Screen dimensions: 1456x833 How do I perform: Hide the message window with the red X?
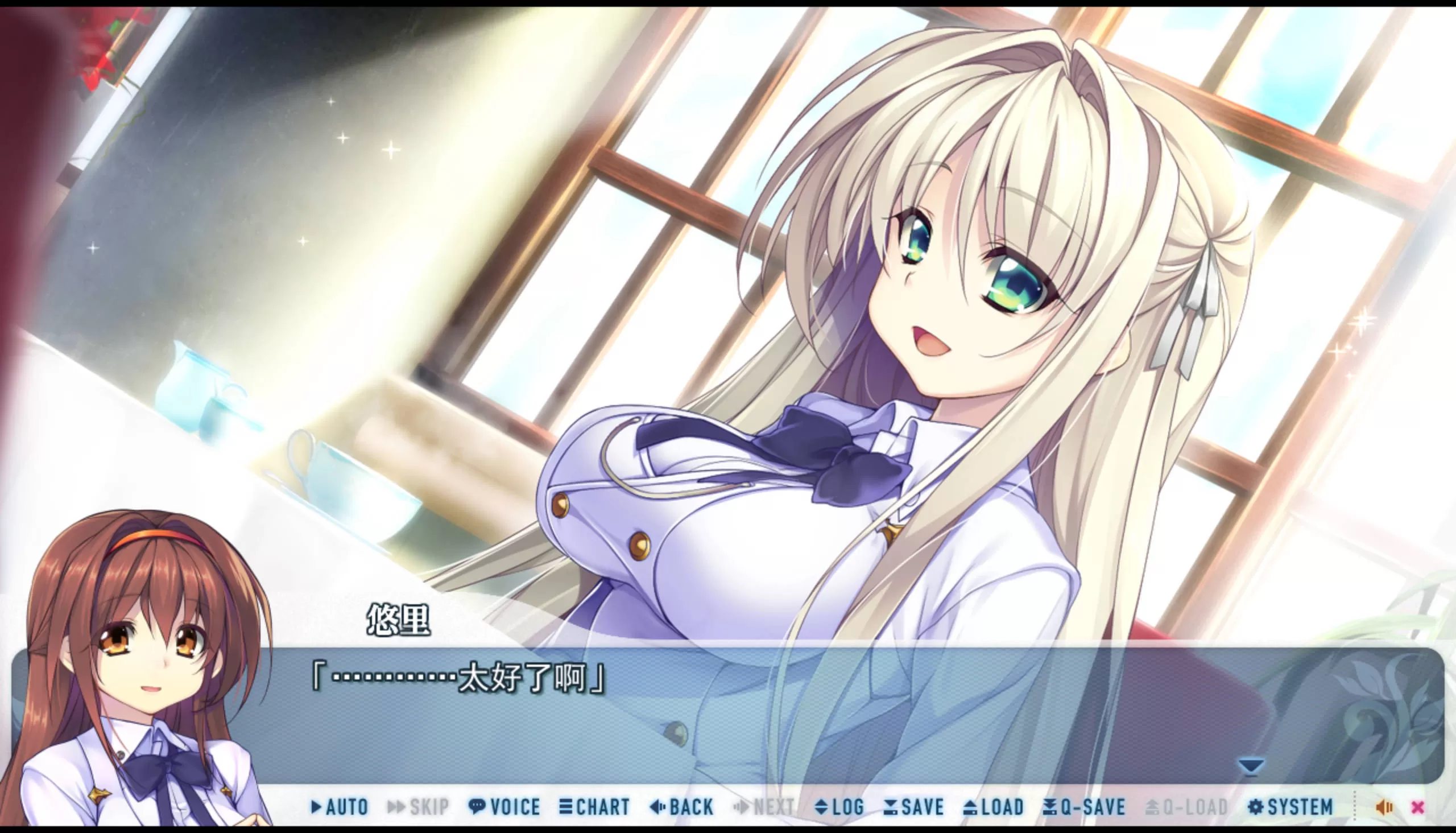pos(1418,807)
